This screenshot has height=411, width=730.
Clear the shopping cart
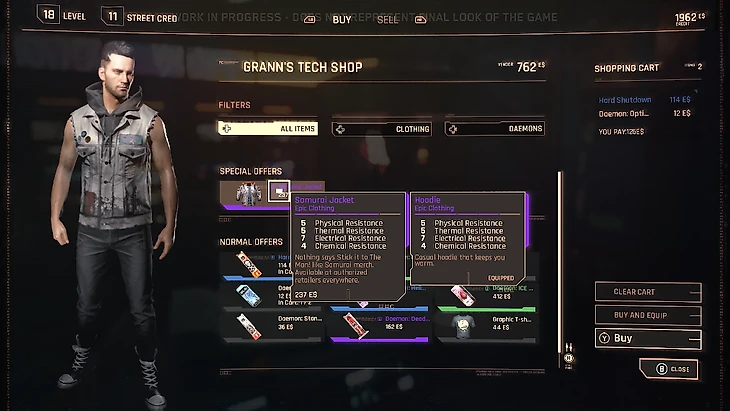pyautogui.click(x=647, y=292)
